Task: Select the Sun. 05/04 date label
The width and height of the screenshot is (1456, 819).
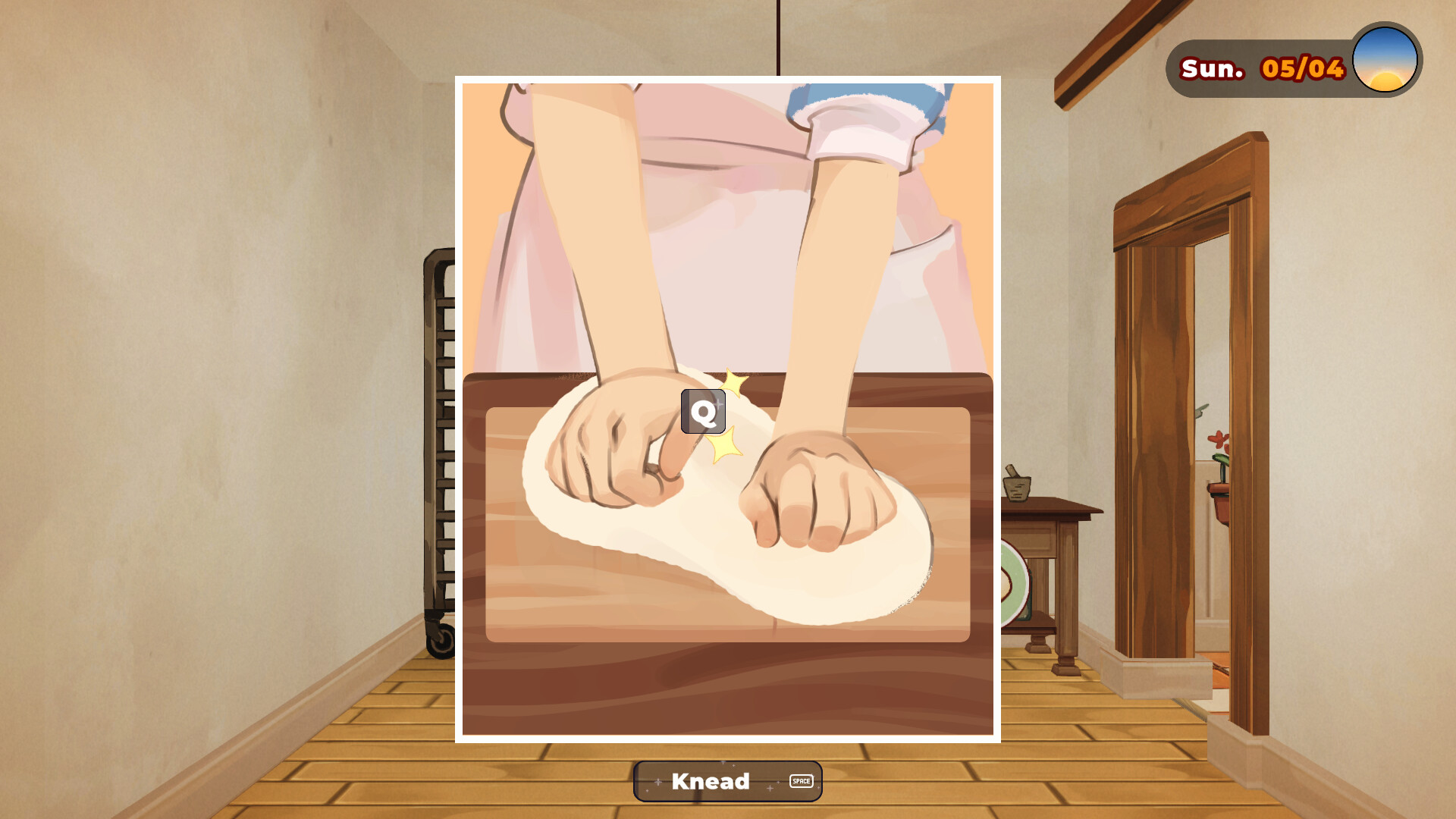Action: (1261, 67)
